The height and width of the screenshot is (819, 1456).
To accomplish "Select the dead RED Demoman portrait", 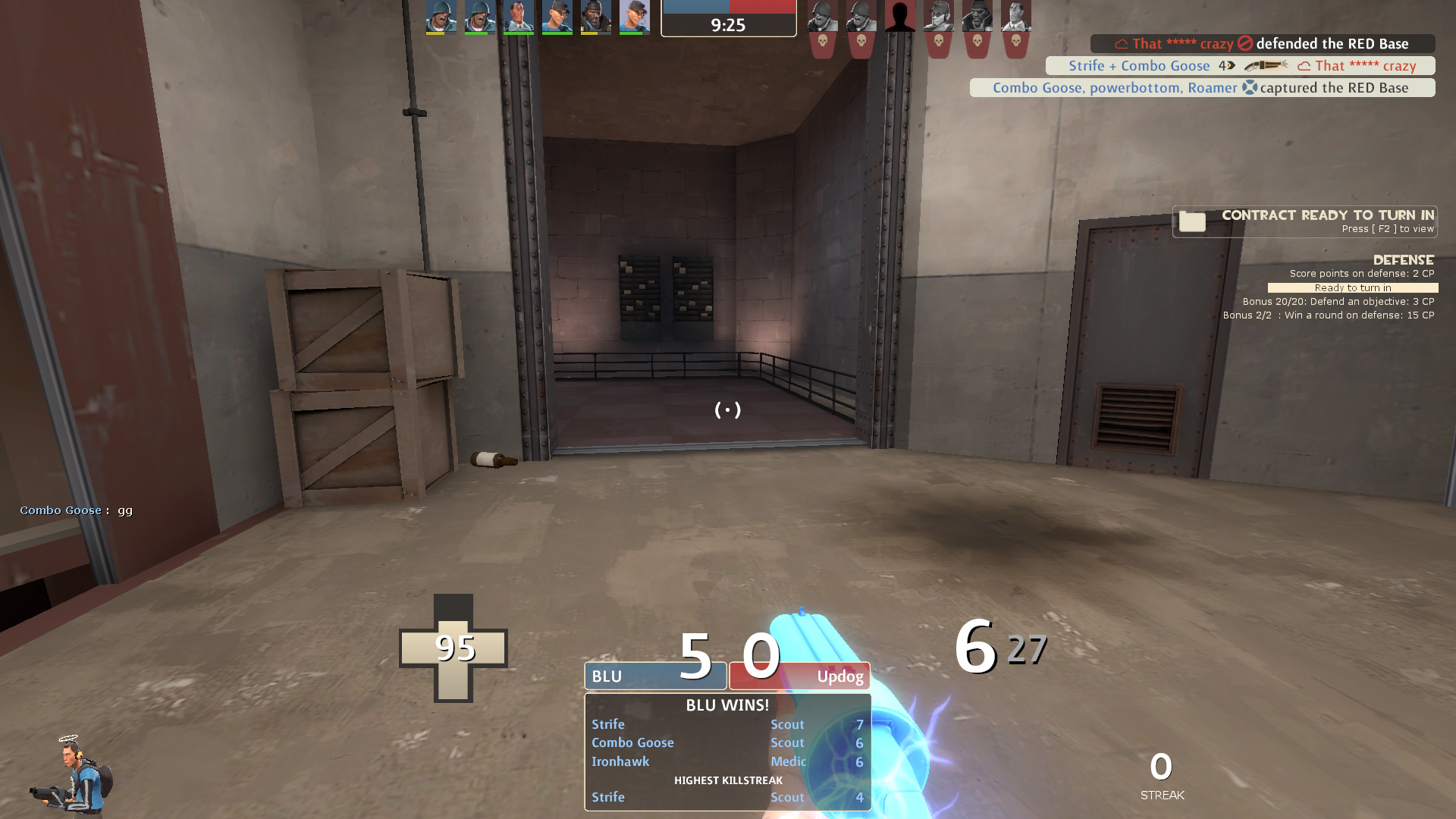I will (x=977, y=17).
